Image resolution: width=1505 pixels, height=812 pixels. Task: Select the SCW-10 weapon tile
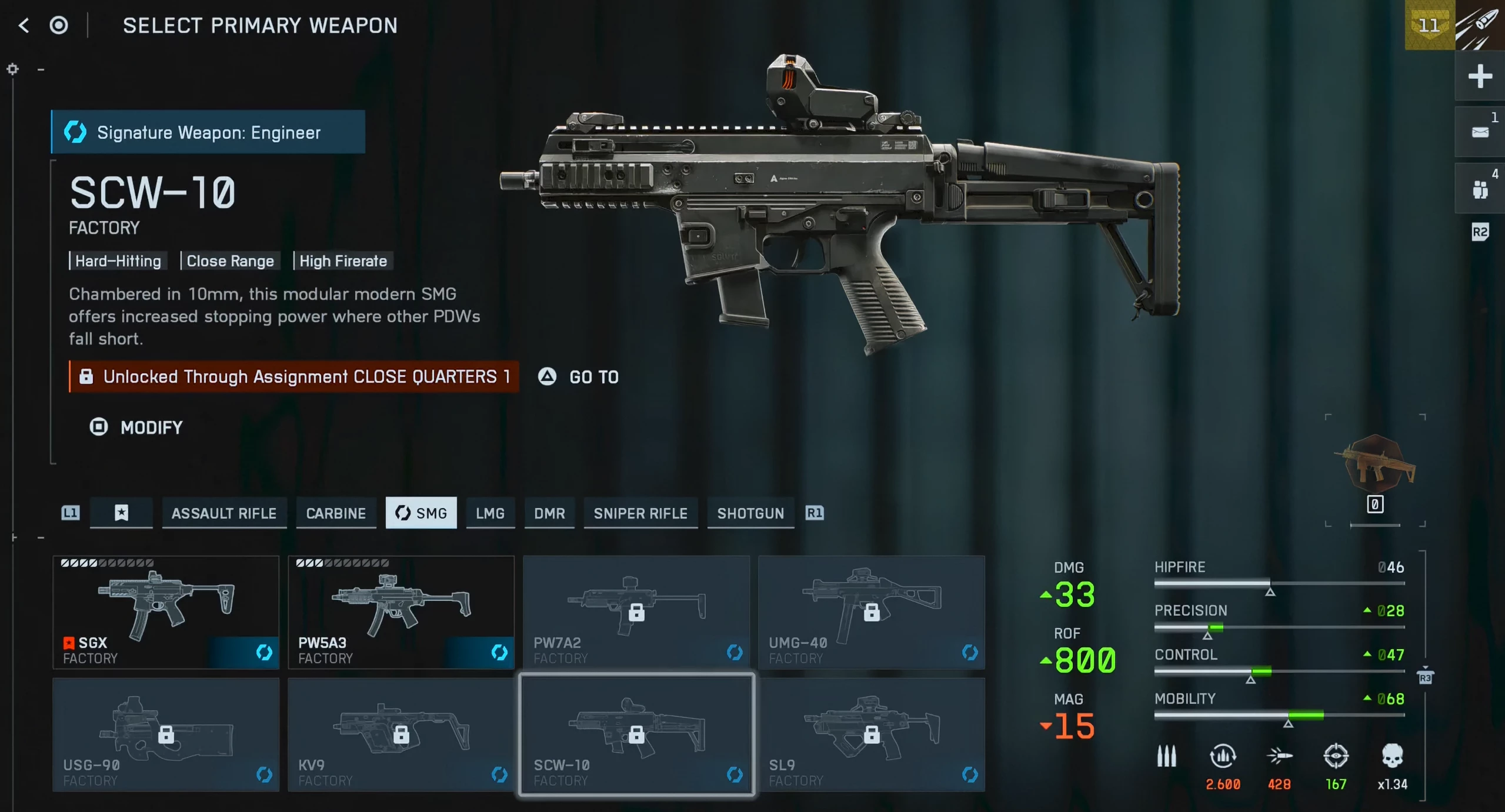coord(636,734)
